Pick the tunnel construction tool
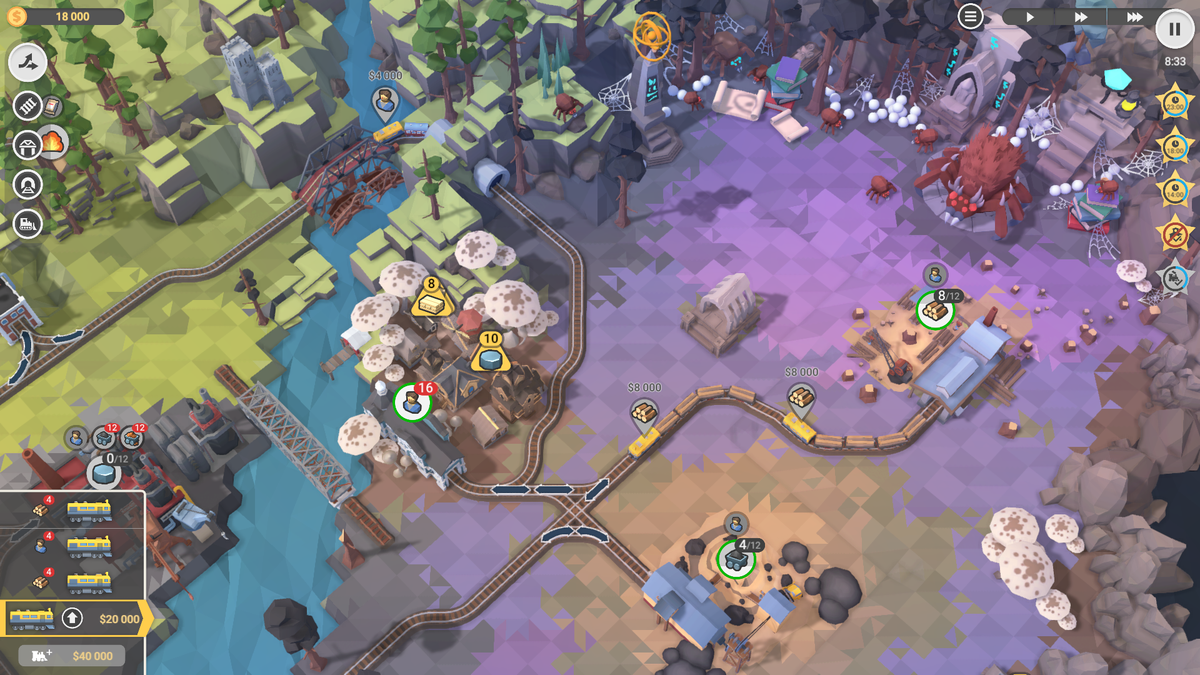 [x=27, y=185]
